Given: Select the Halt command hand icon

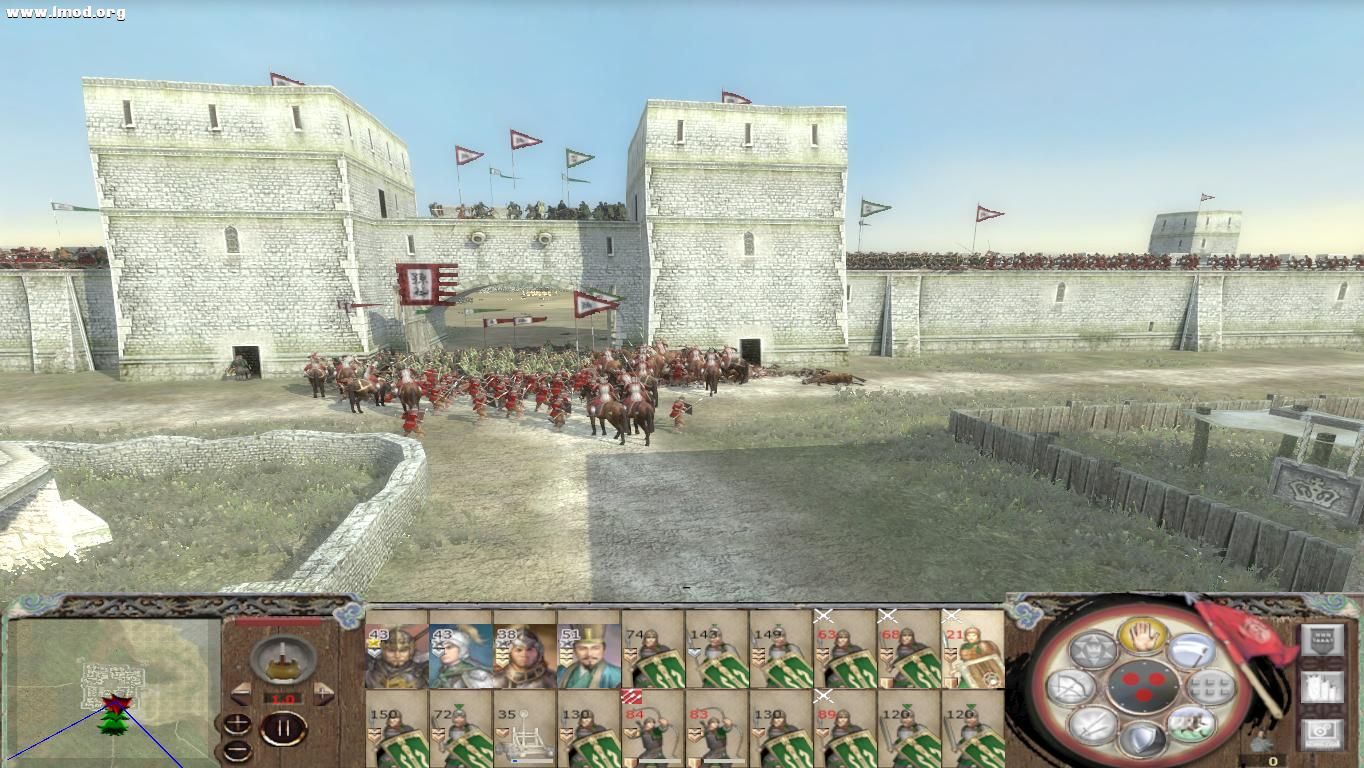Looking at the screenshot, I should [1143, 638].
